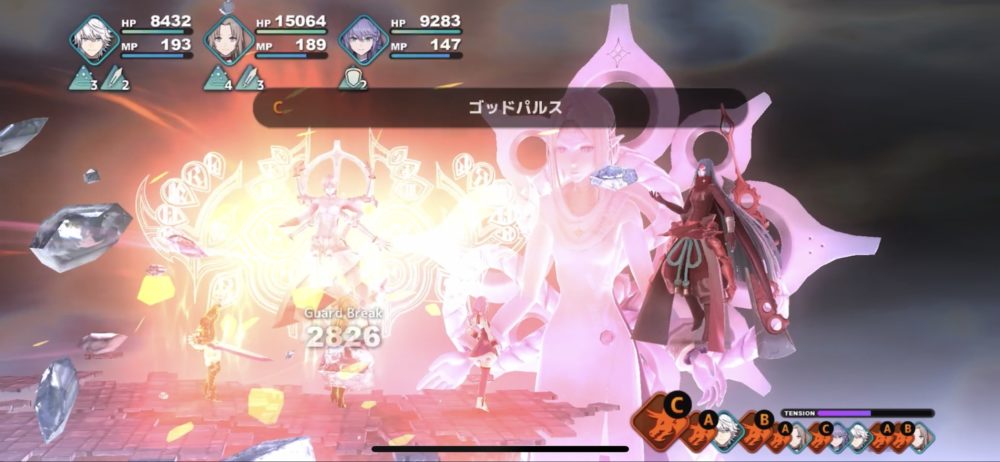The image size is (1000, 462).
Task: Inspect the sword buff under the white-haired member
Action: 114,78
